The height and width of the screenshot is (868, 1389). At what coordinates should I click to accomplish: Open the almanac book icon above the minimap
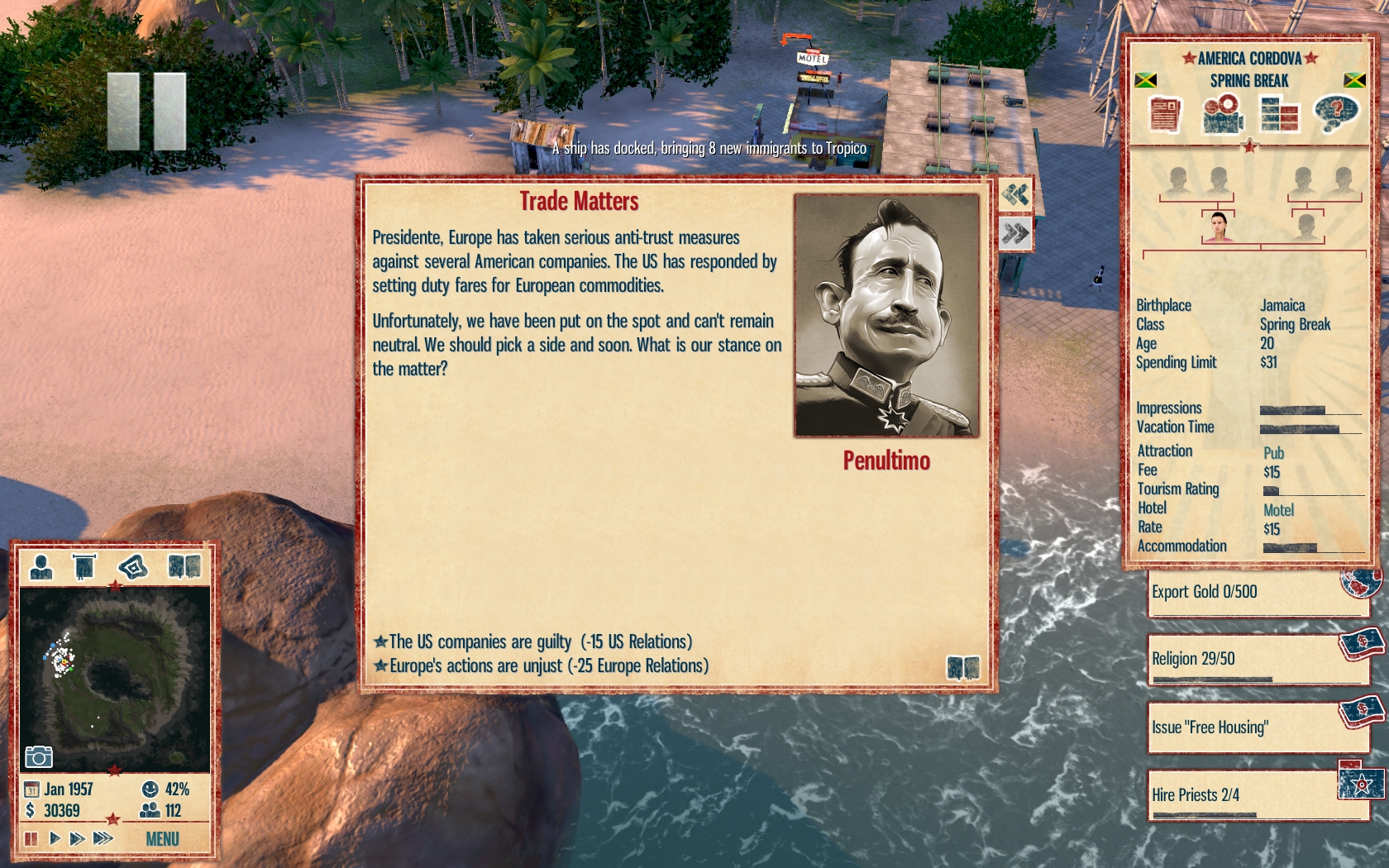(x=184, y=566)
